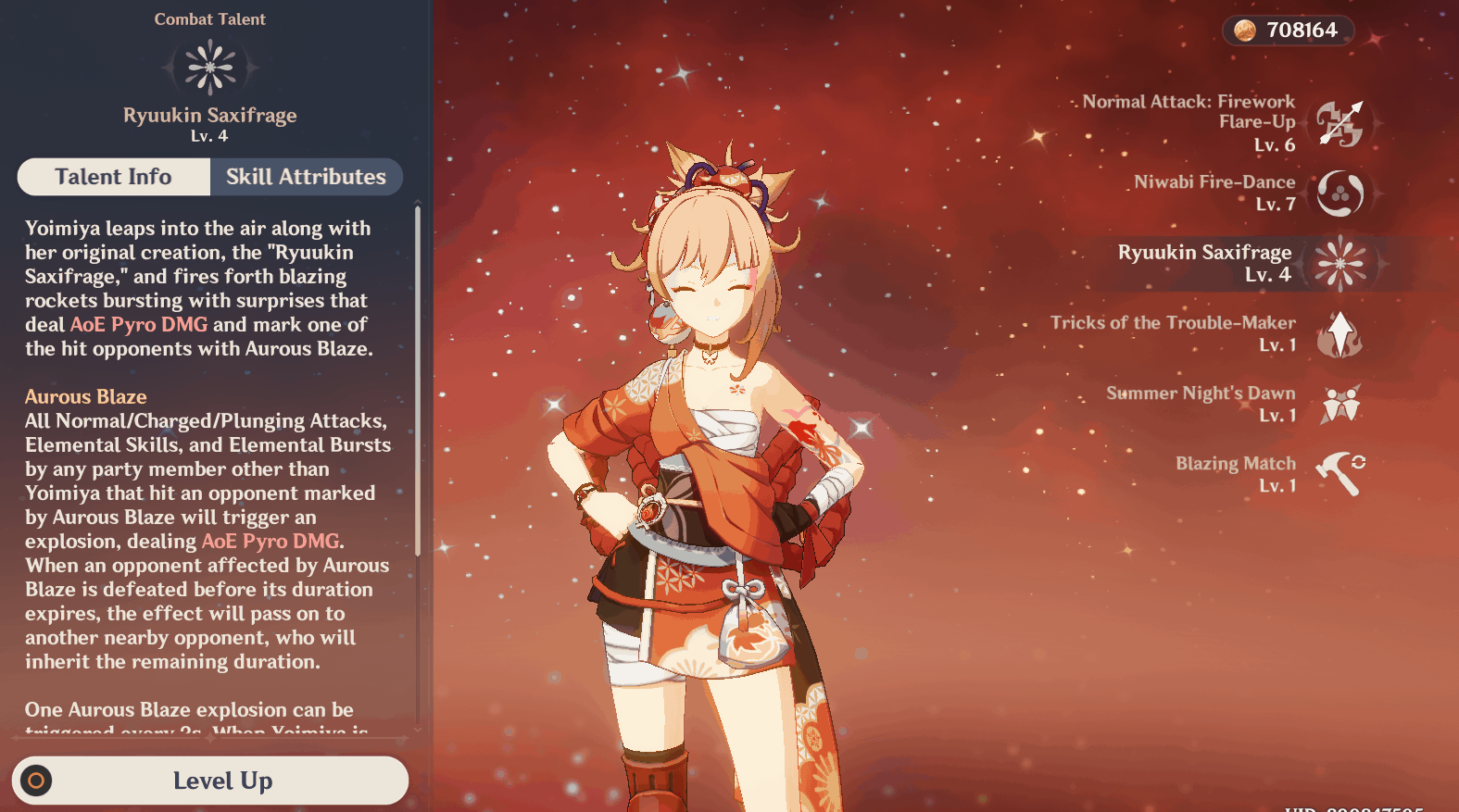Select the Ryuukin Saxifrage burst icon
Viewport: 1459px width, 812px height.
[x=1341, y=264]
